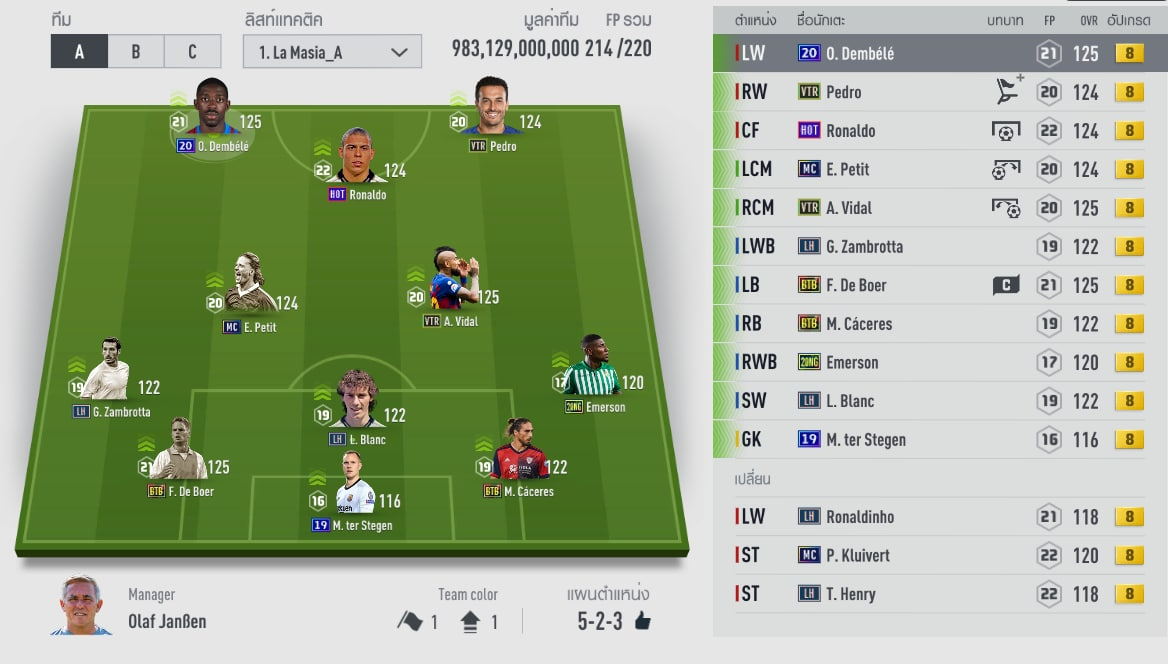Viewport: 1168px width, 664px height.
Task: Select the RW Pedro row in list
Action: [940, 92]
